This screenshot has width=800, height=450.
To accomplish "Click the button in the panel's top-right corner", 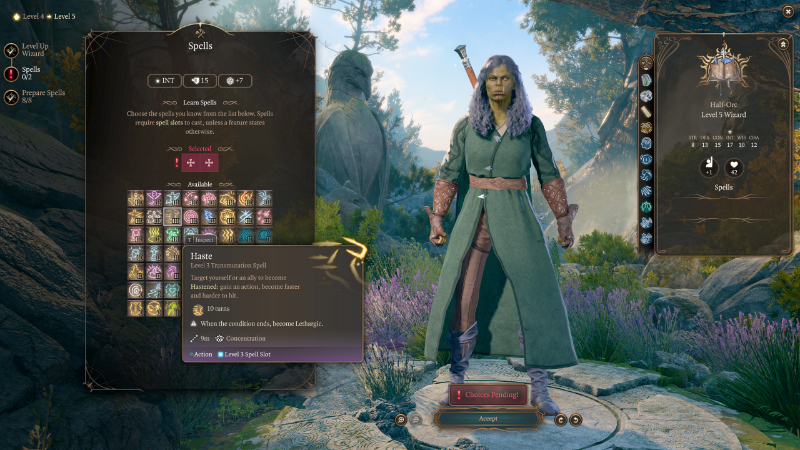I will point(782,44).
